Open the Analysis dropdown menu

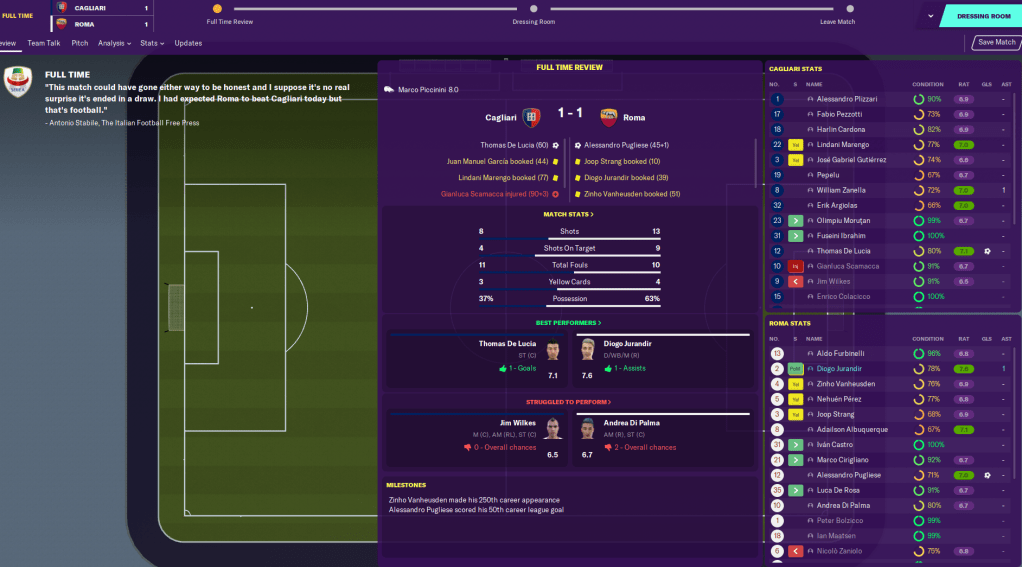pyautogui.click(x=116, y=43)
